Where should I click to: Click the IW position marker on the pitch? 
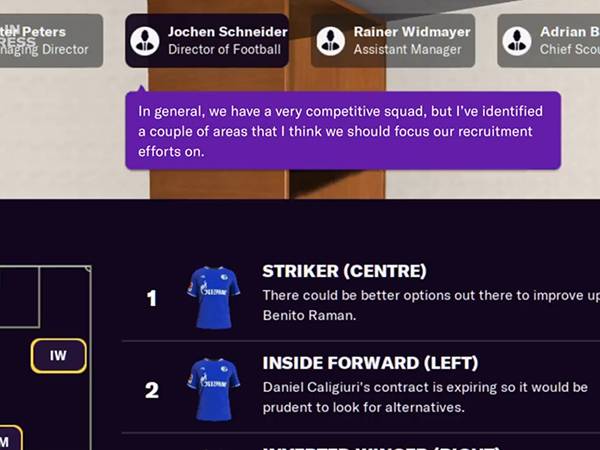coord(58,356)
